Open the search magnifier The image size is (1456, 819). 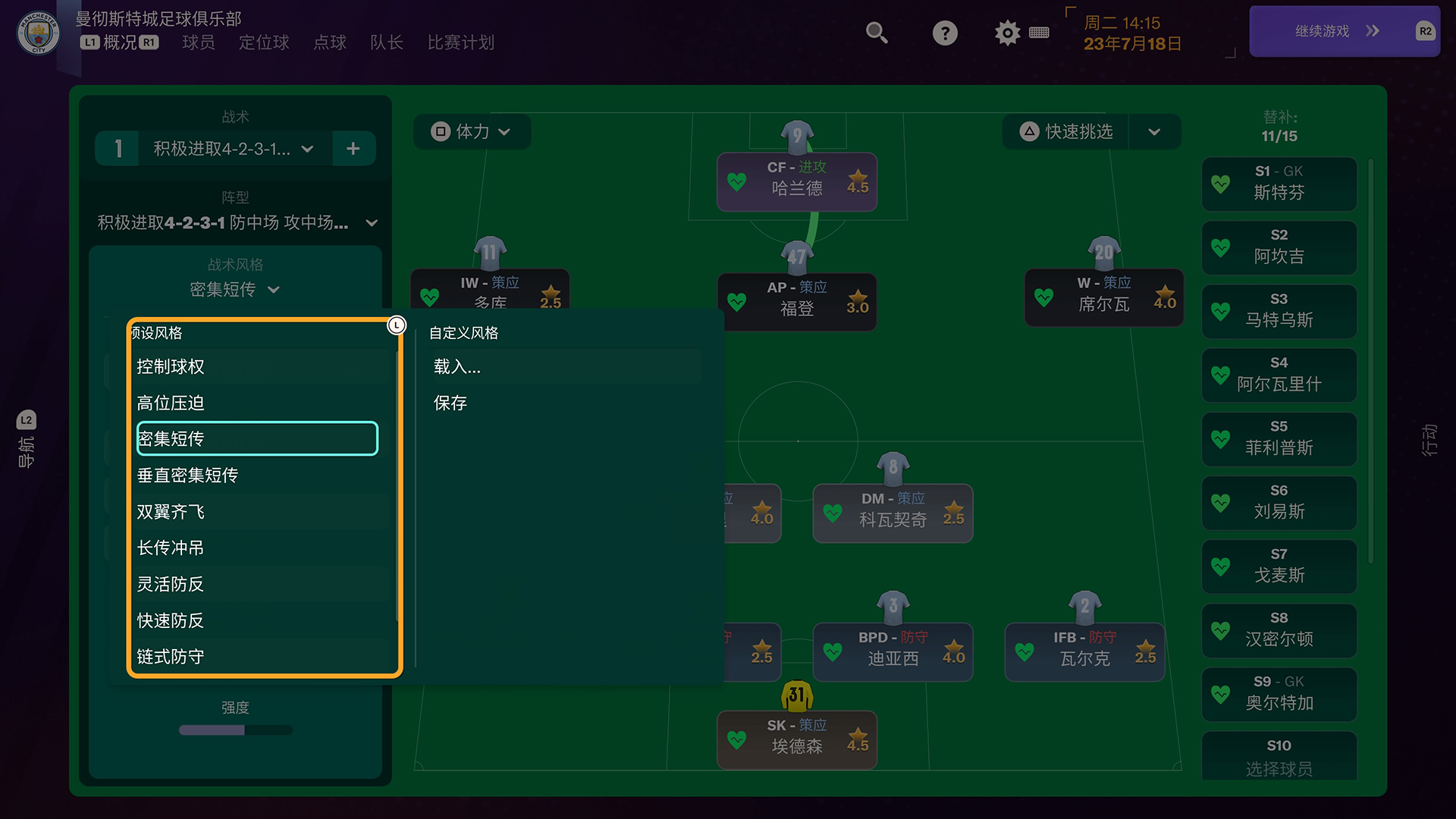pyautogui.click(x=877, y=33)
